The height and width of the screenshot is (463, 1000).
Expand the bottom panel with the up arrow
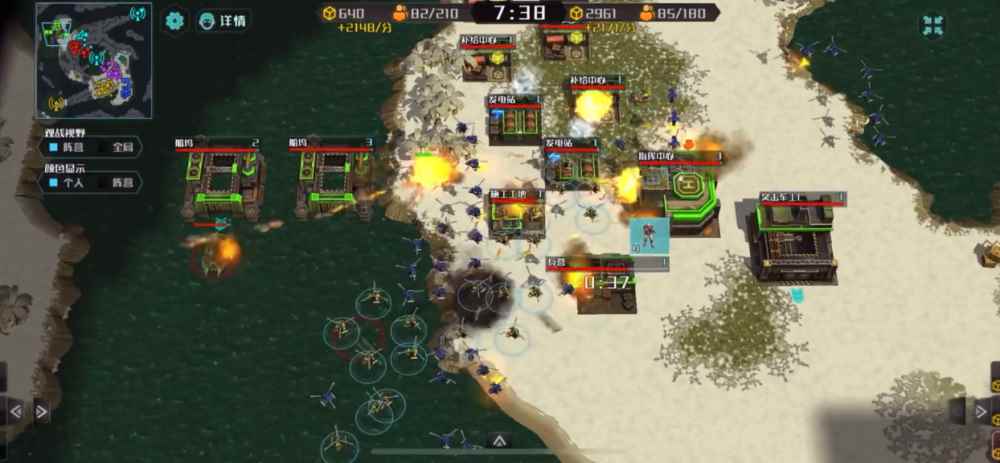[499, 440]
